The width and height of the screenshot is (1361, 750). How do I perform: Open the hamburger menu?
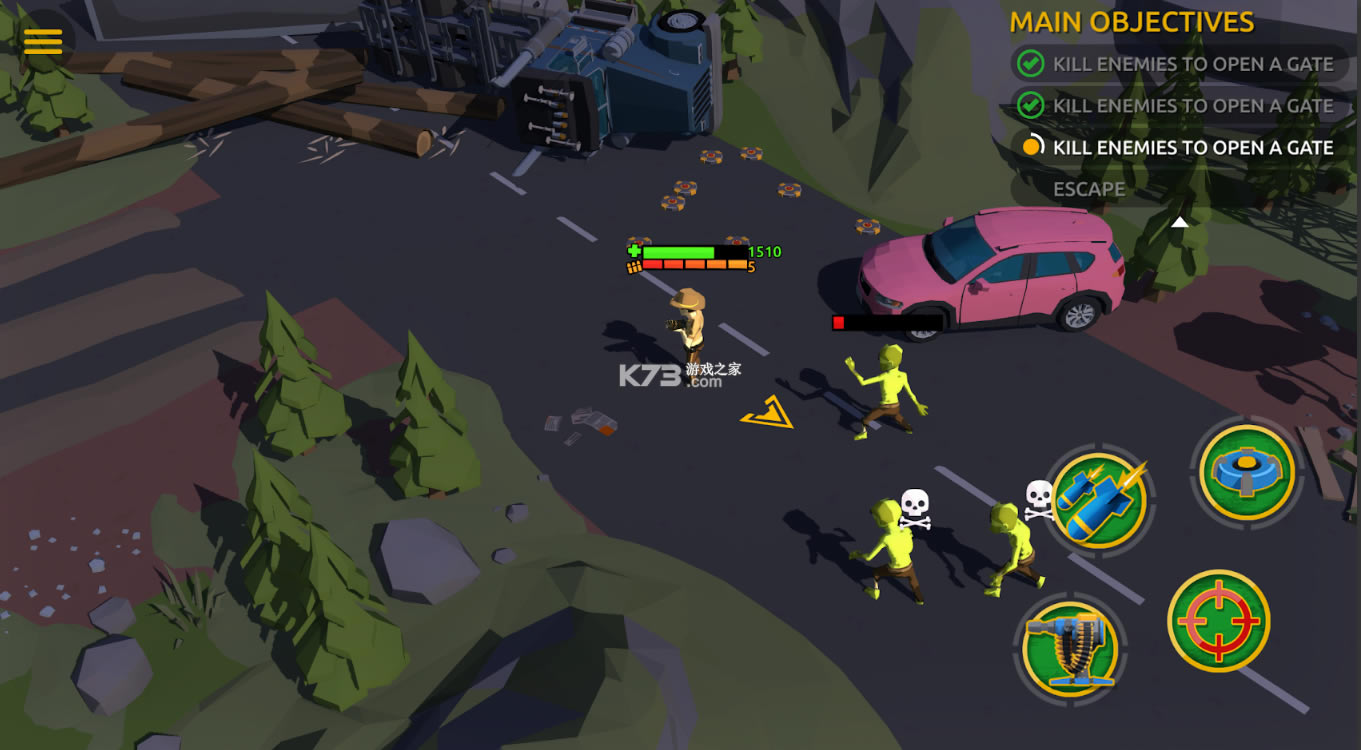[x=43, y=41]
